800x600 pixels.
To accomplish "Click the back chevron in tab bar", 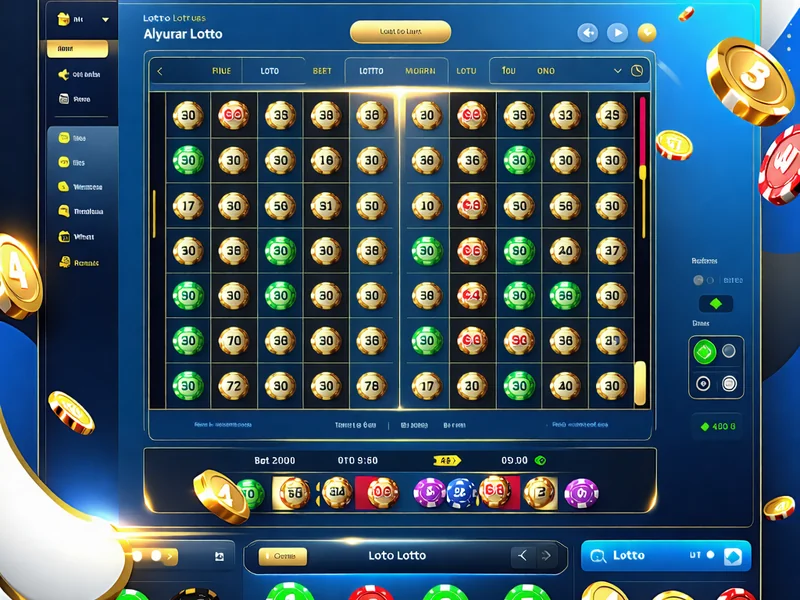I will coord(160,71).
